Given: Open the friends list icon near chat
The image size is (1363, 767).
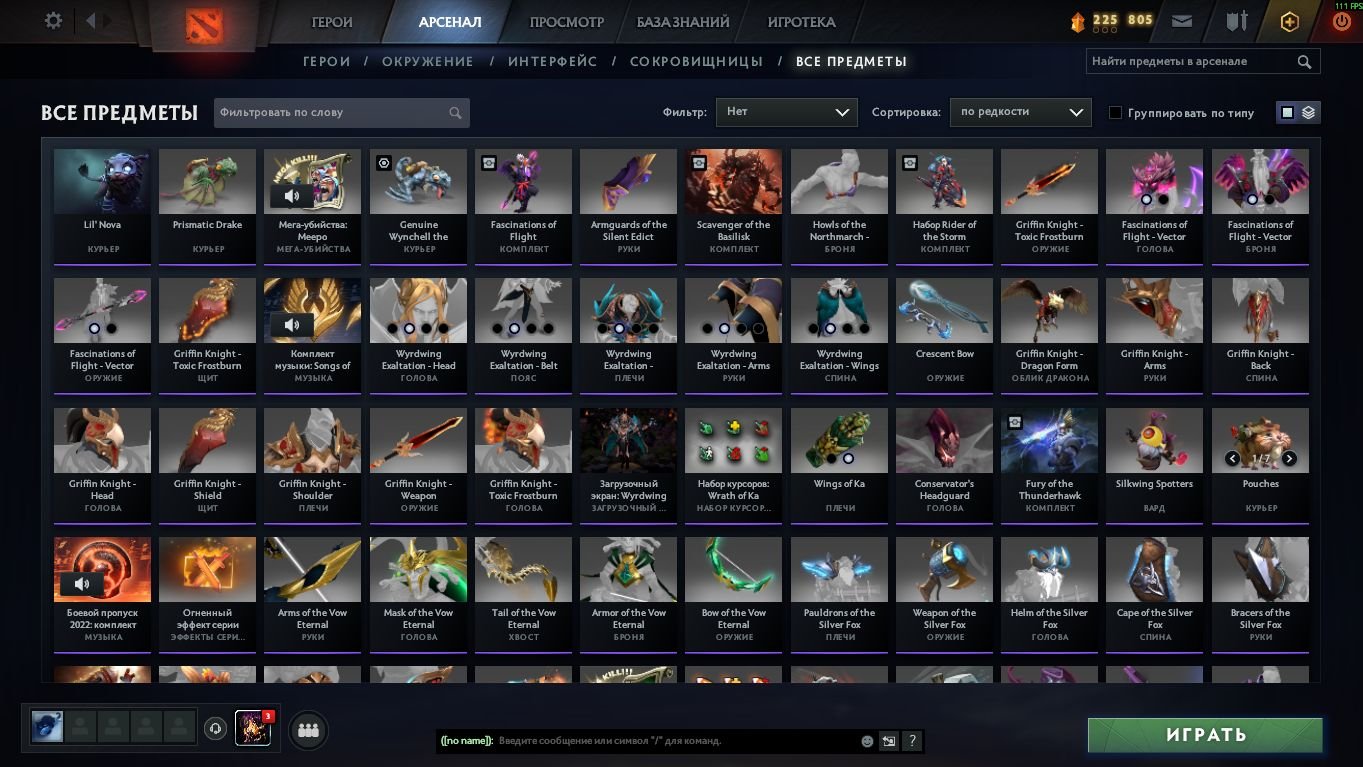Looking at the screenshot, I should coord(308,730).
